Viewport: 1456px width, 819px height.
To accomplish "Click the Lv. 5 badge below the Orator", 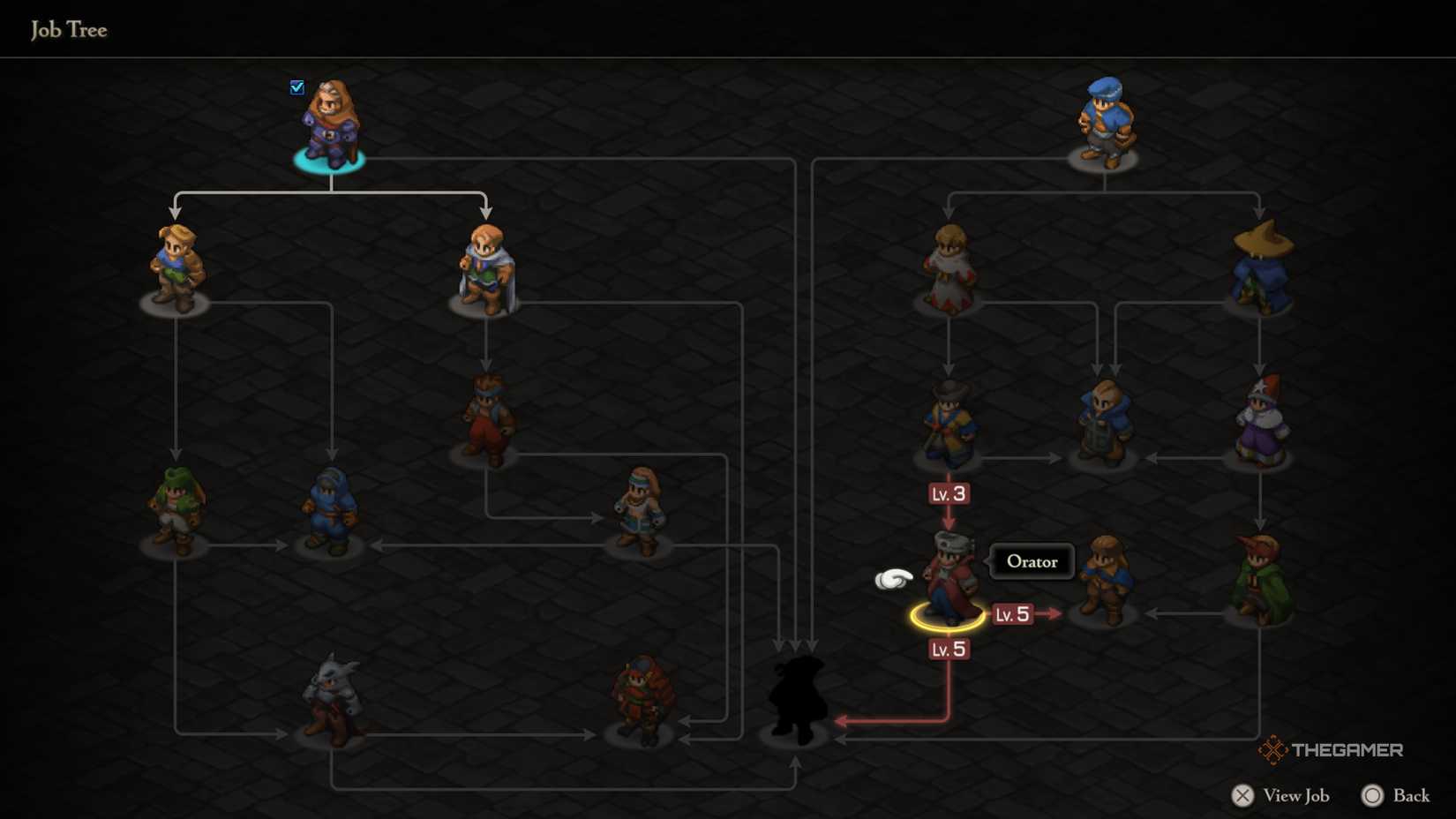I will pyautogui.click(x=949, y=649).
